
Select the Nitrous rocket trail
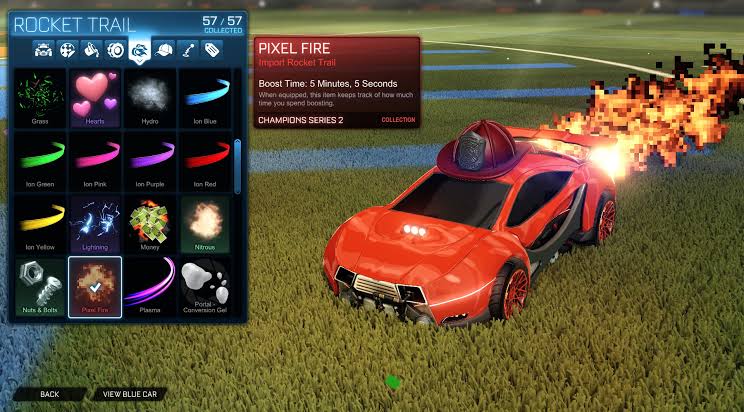click(x=204, y=223)
